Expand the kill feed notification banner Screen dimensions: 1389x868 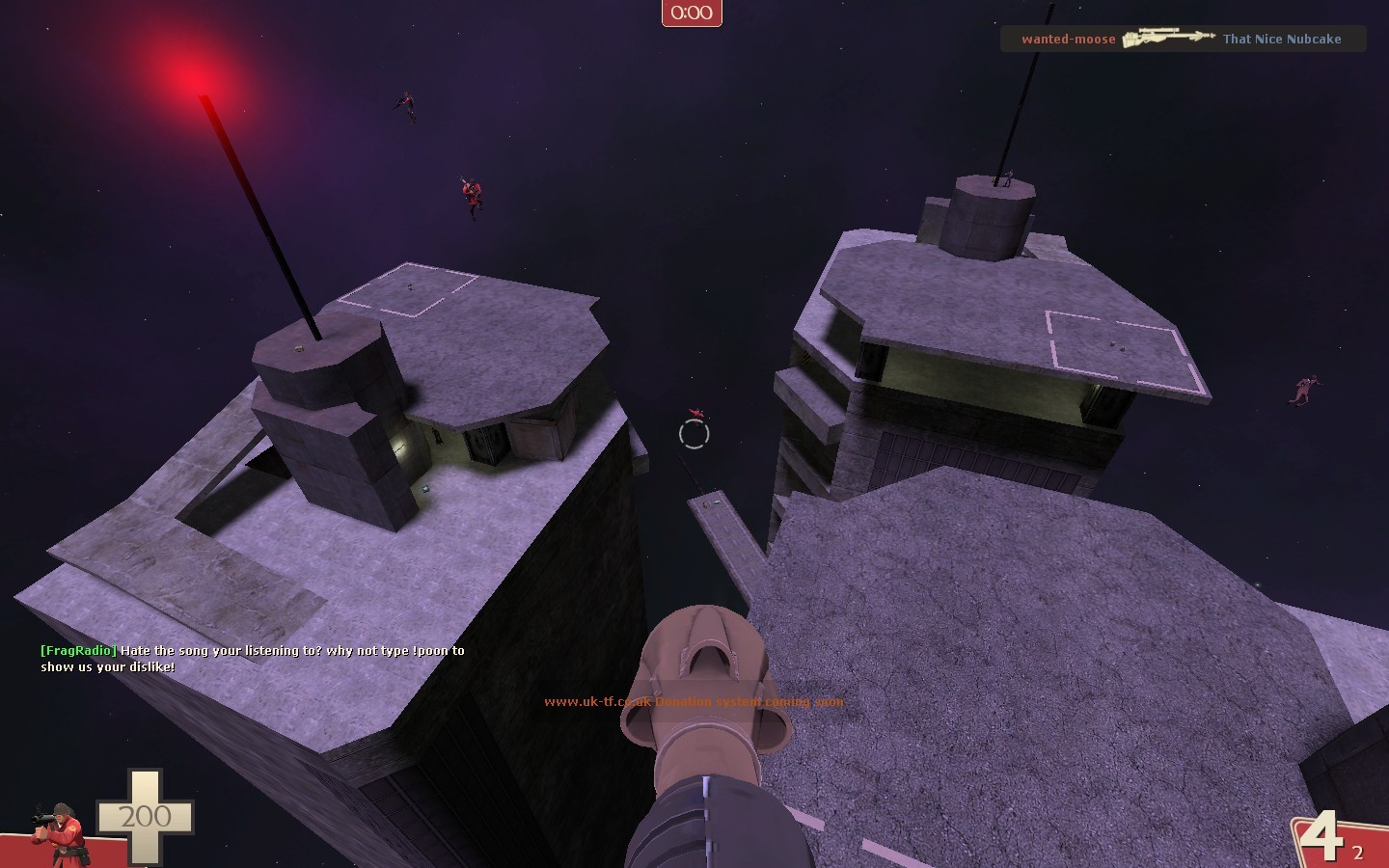pos(1183,39)
